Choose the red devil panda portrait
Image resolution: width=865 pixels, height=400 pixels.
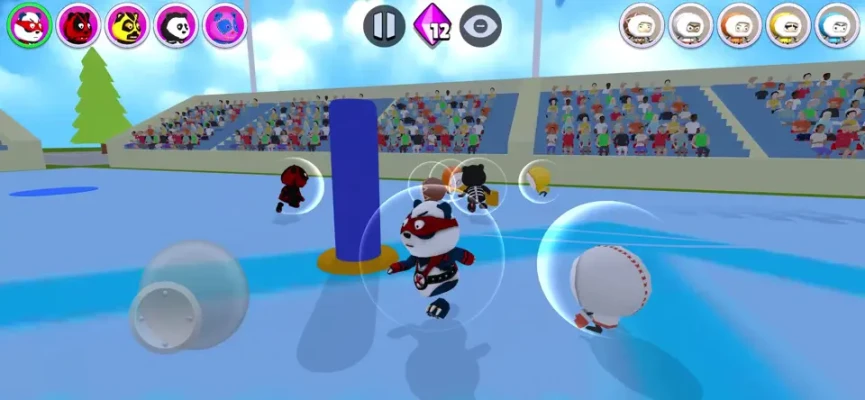(79, 26)
